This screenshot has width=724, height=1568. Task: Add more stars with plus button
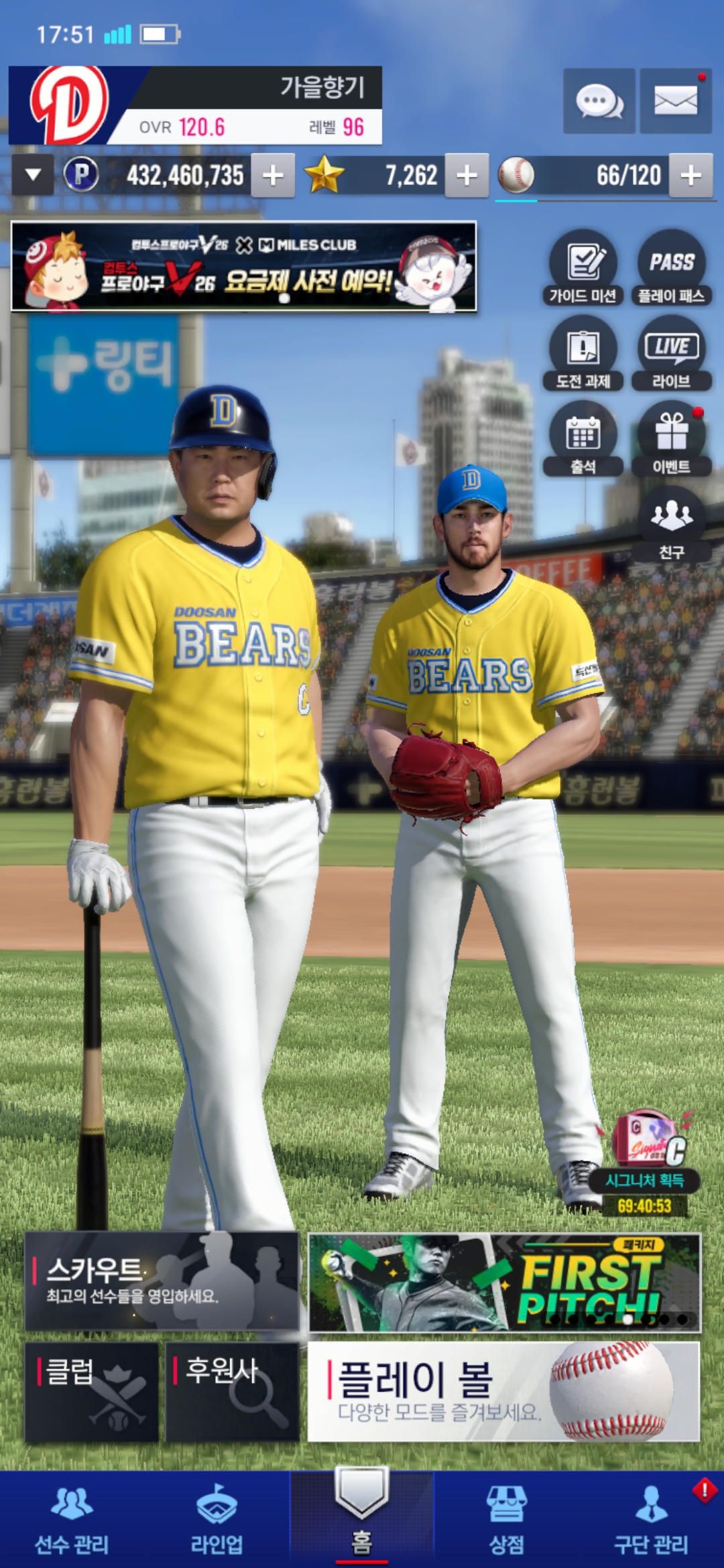click(467, 176)
